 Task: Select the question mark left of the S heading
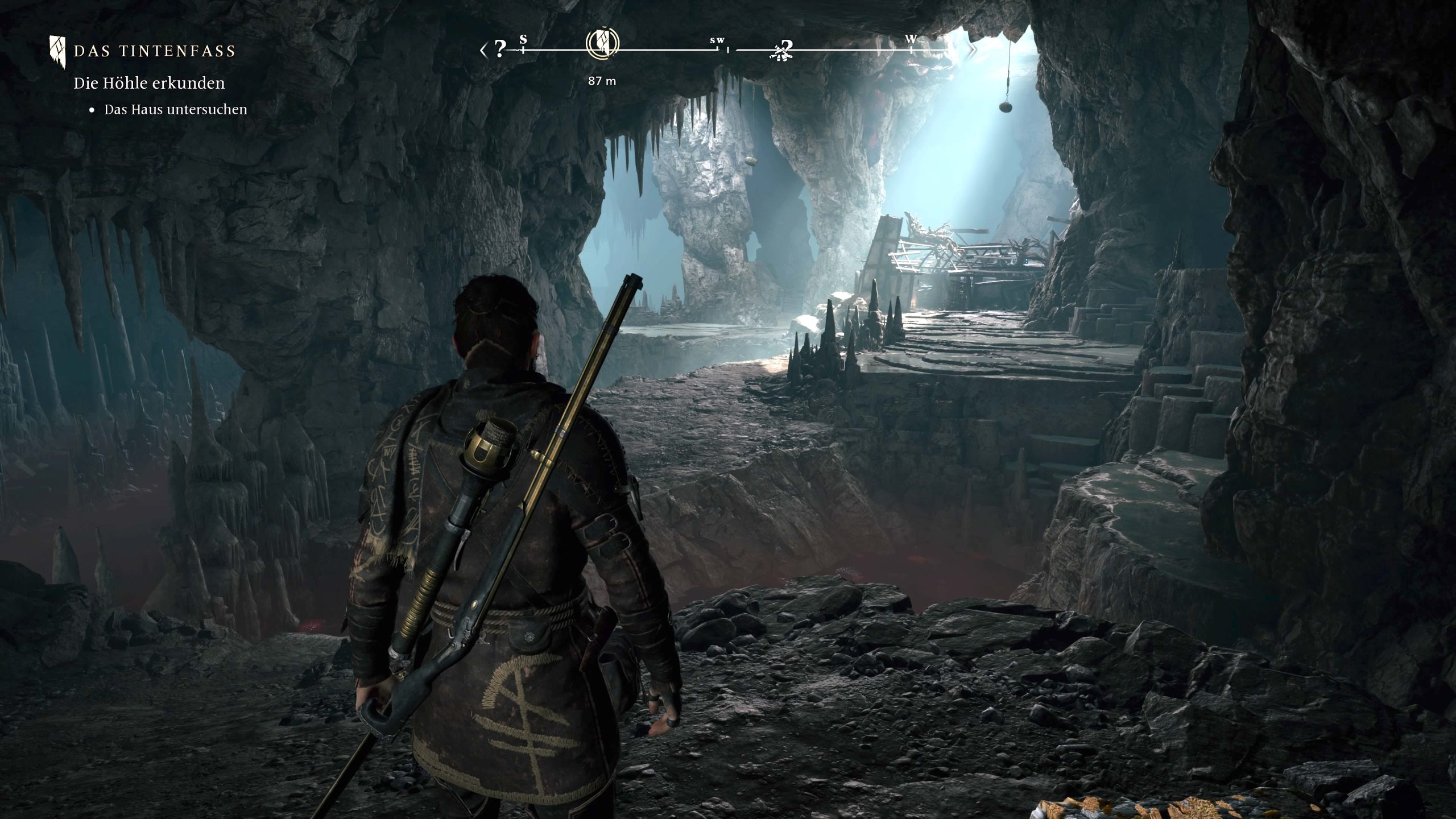click(499, 49)
